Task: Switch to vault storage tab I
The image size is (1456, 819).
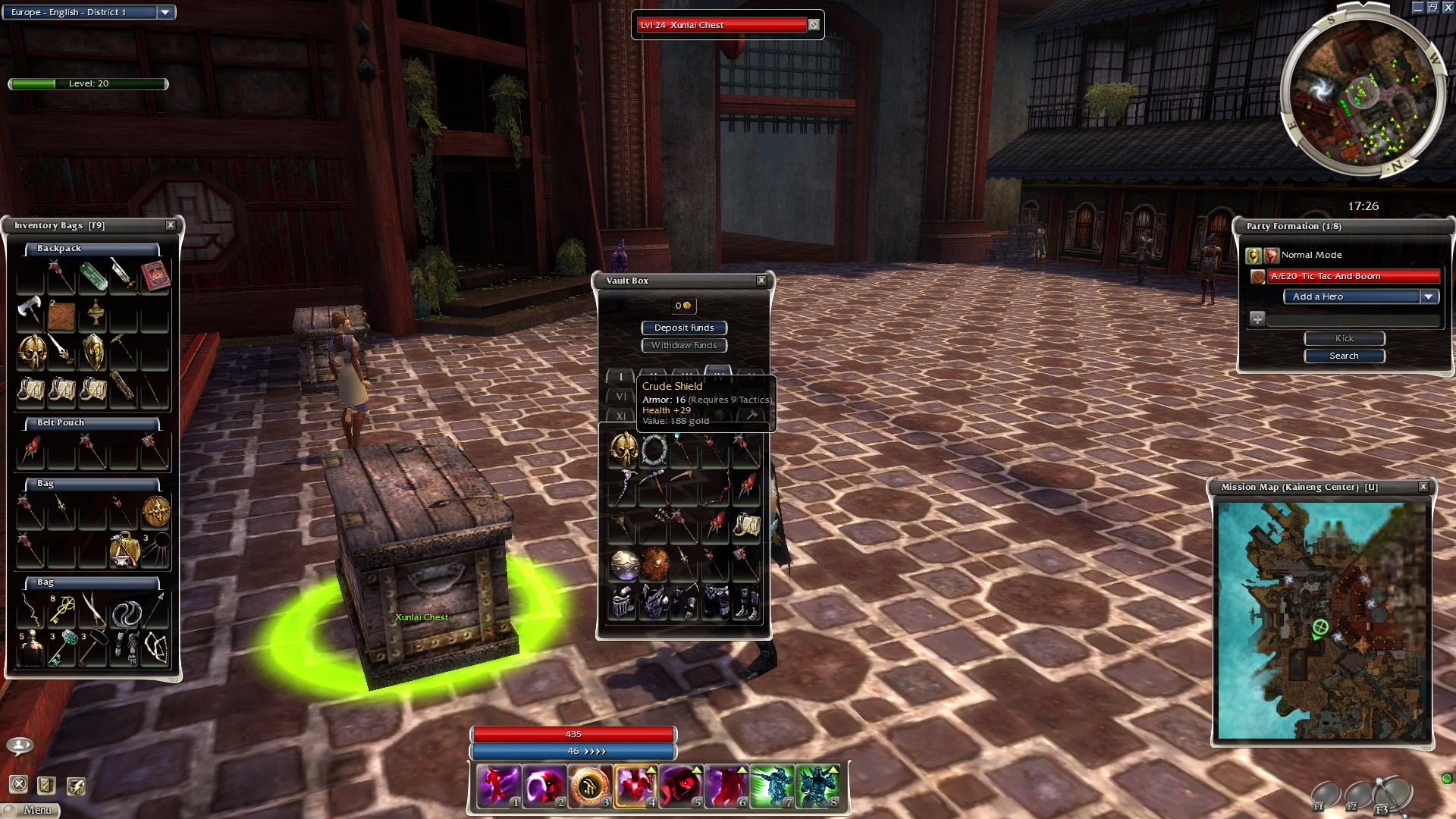Action: 620,377
